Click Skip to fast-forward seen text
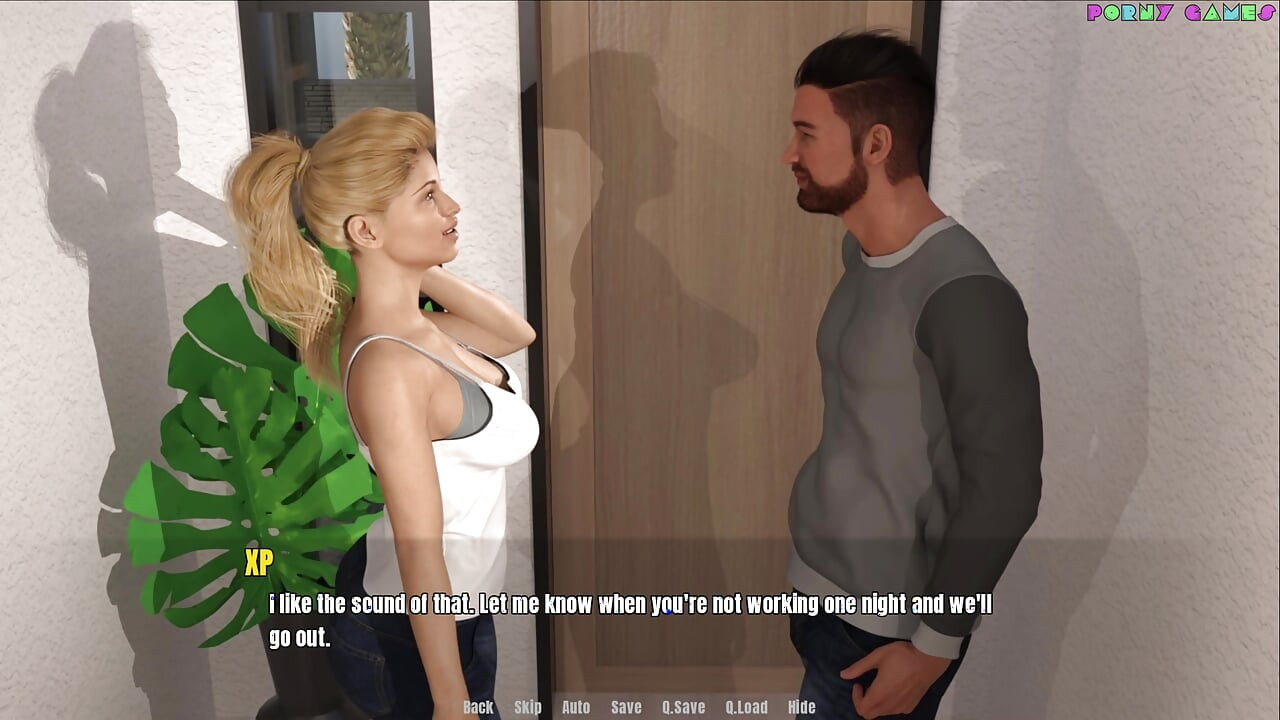Viewport: 1280px width, 720px height. coord(527,707)
